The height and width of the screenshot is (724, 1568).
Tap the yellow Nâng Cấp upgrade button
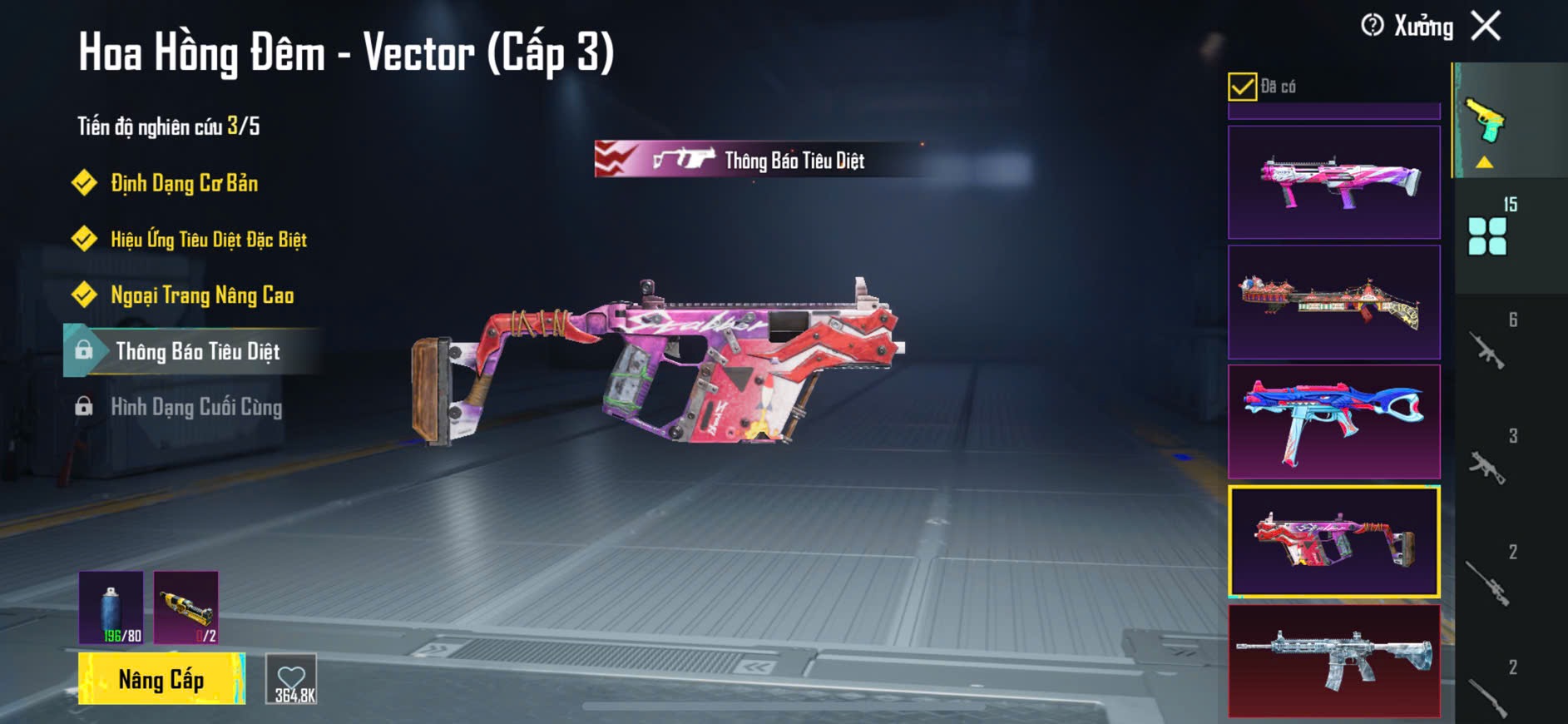point(161,679)
